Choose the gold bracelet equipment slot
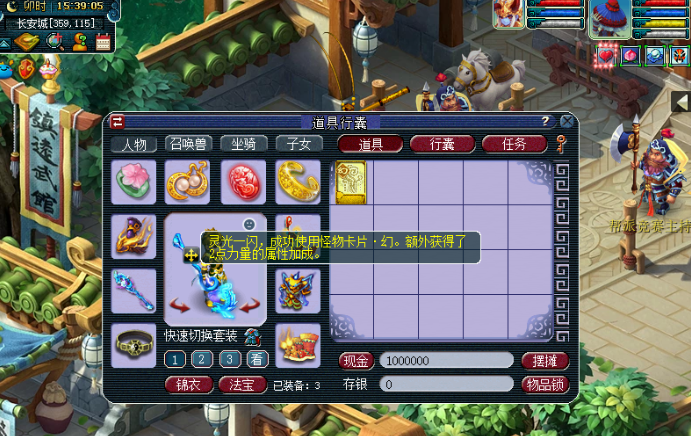 [298, 182]
